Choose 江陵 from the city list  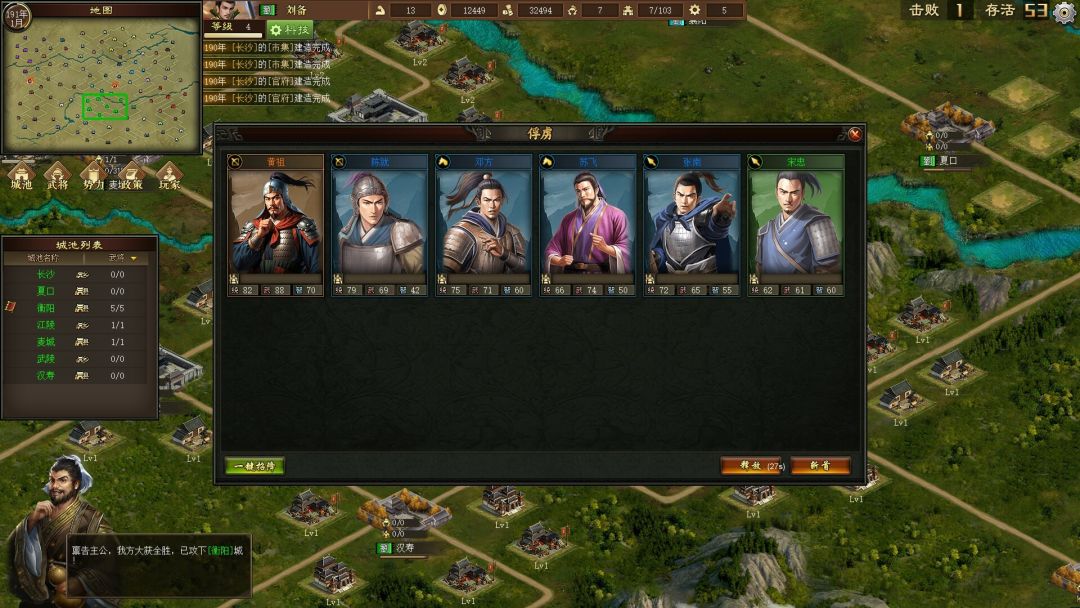coord(46,325)
